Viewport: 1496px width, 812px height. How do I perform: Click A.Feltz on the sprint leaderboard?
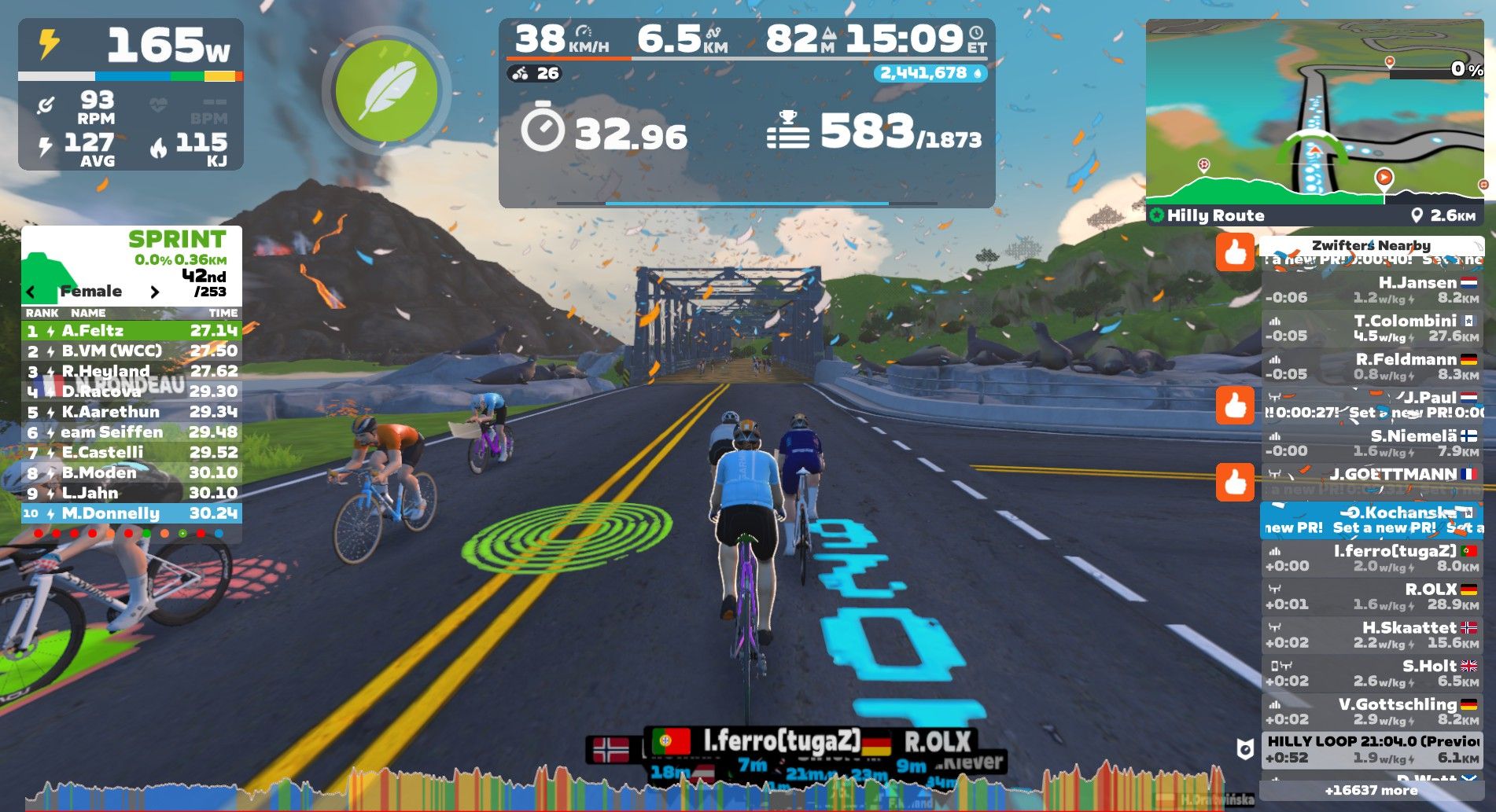point(131,331)
